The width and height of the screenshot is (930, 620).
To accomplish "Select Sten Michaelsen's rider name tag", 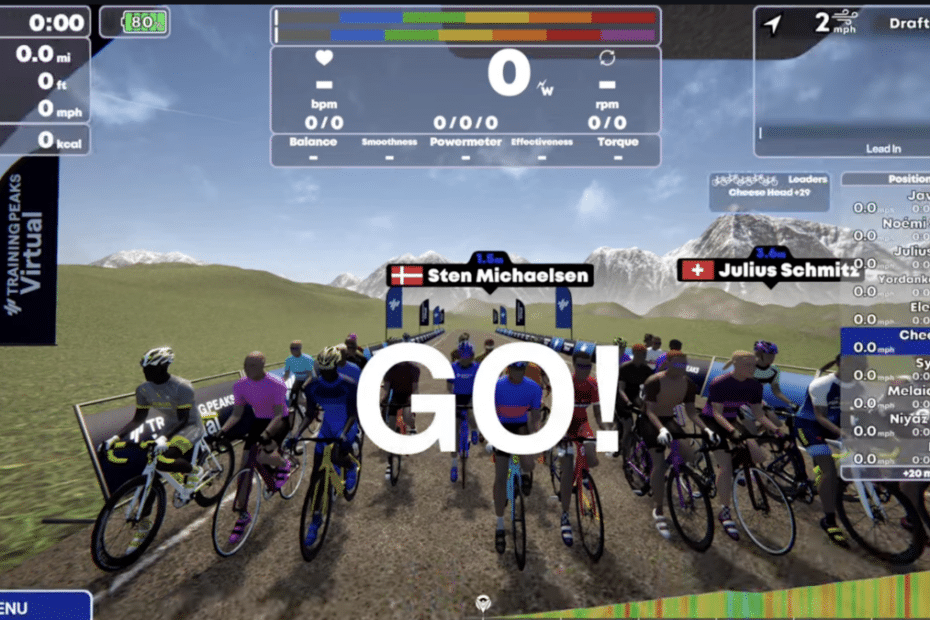I will 490,275.
